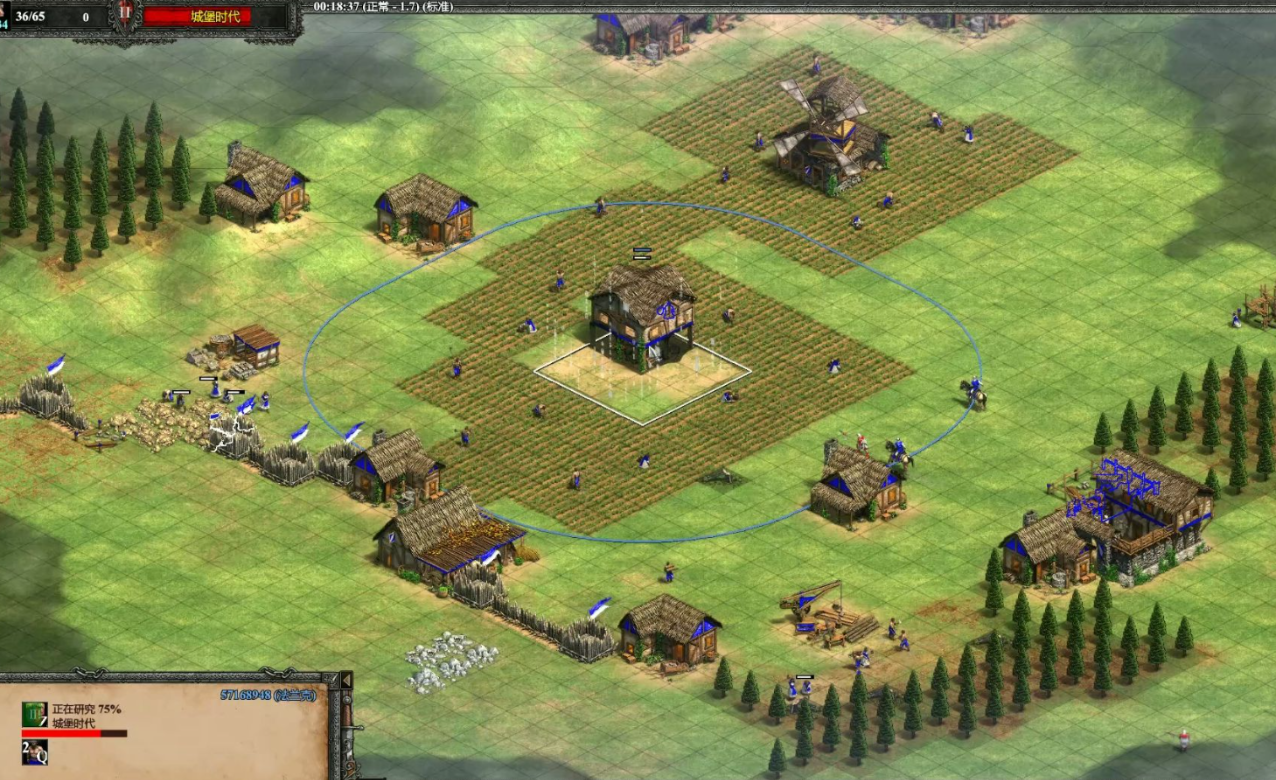1276x780 pixels.
Task: Select the Town Center with the white selection outline
Action: [641, 318]
